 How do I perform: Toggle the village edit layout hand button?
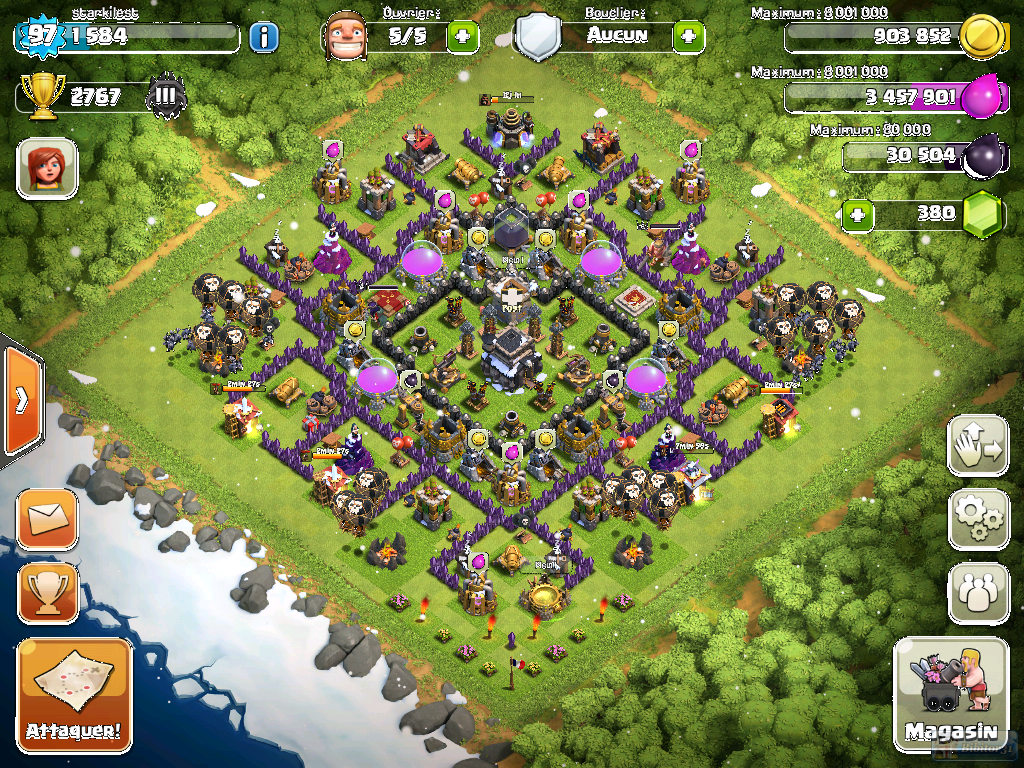point(978,445)
